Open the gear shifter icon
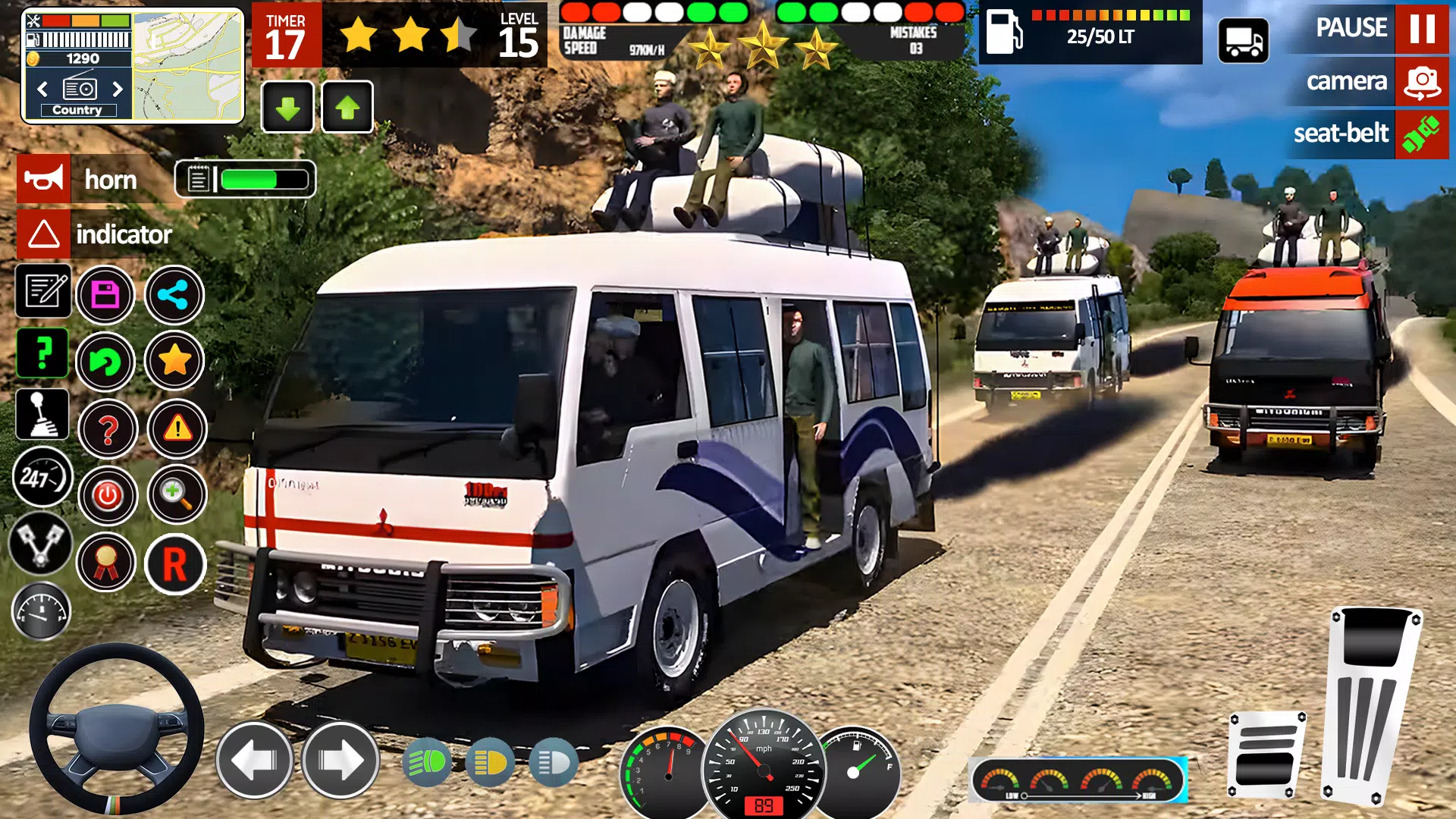Screen dimensions: 1456x819 tap(43, 414)
